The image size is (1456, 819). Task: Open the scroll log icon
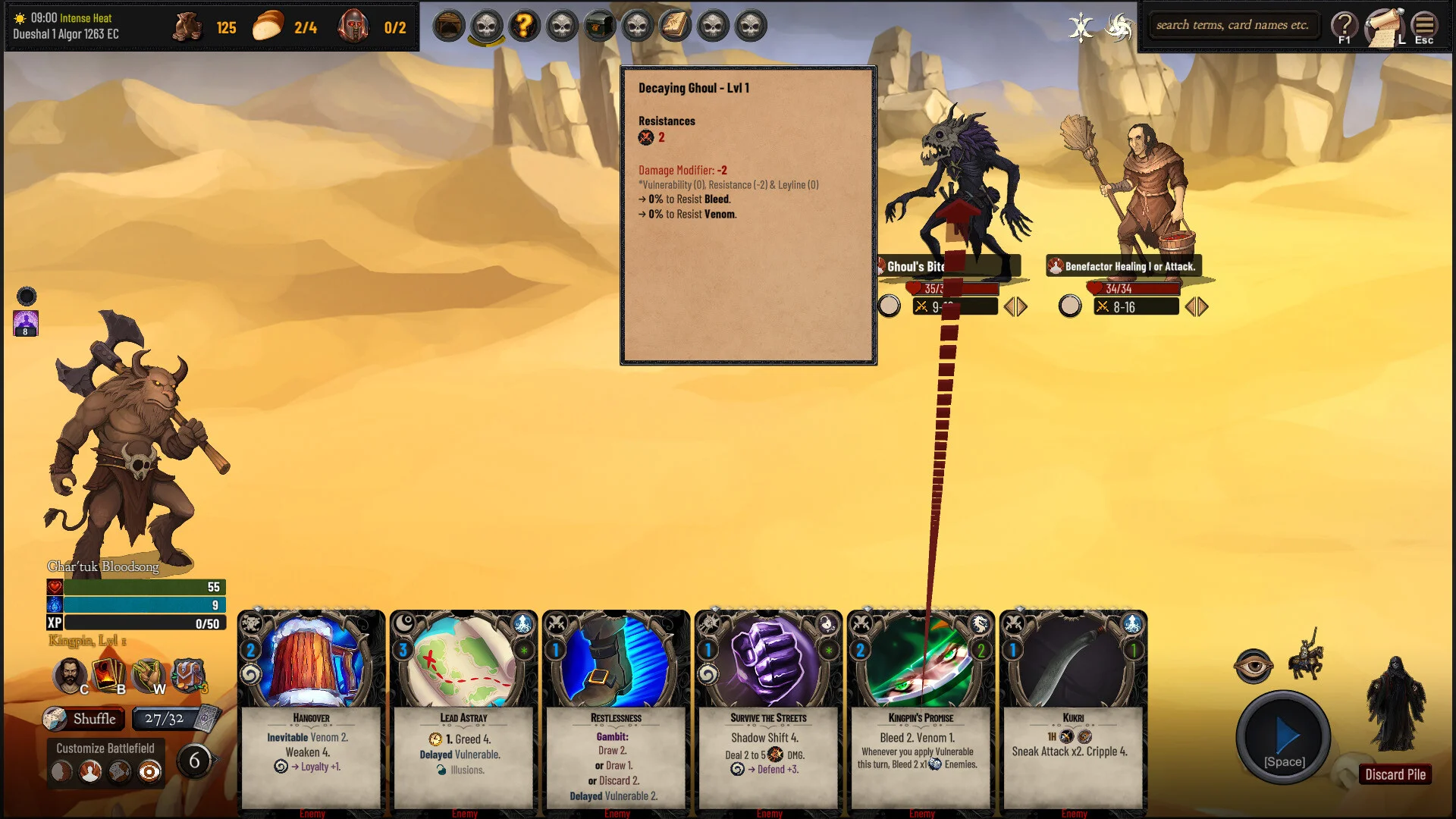pos(1384,28)
